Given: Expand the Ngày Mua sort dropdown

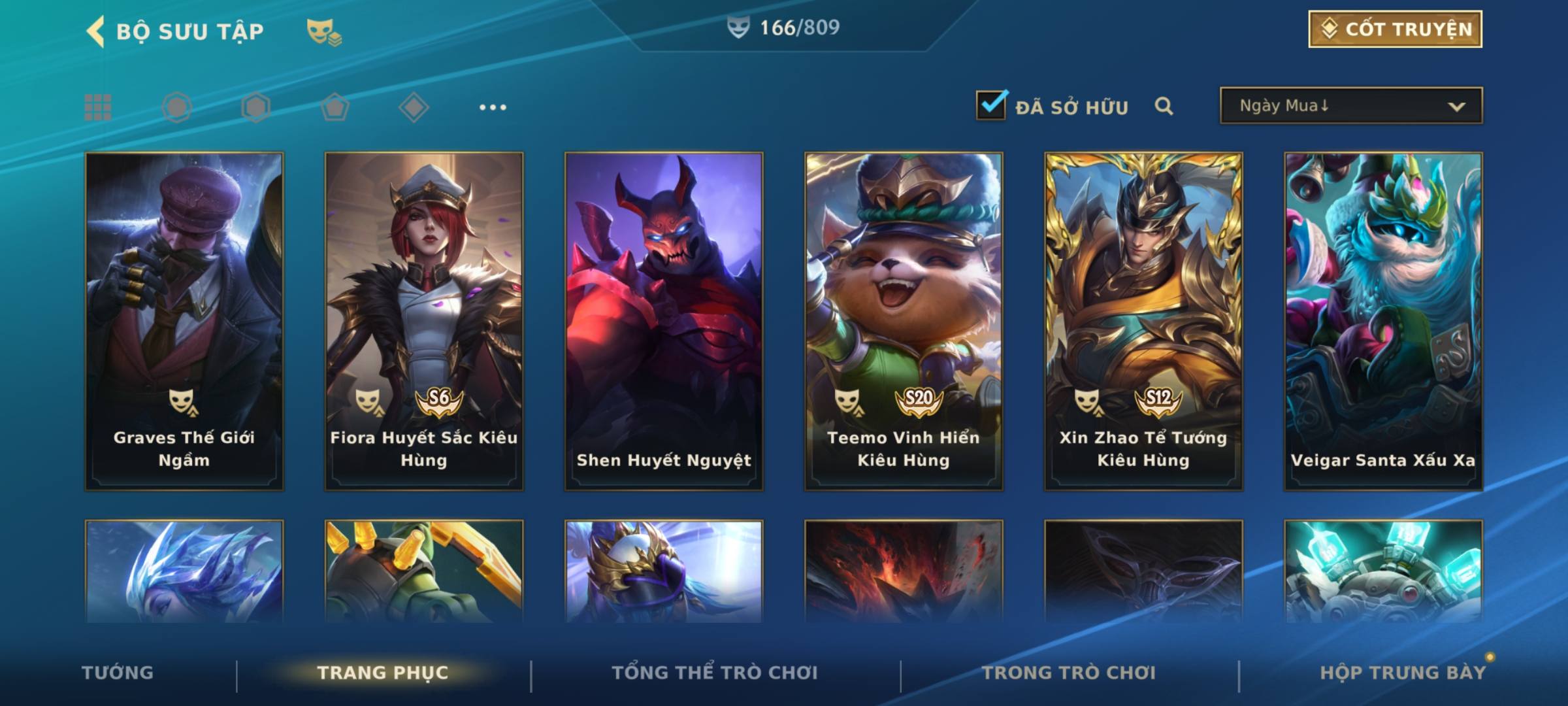Looking at the screenshot, I should (x=1350, y=106).
